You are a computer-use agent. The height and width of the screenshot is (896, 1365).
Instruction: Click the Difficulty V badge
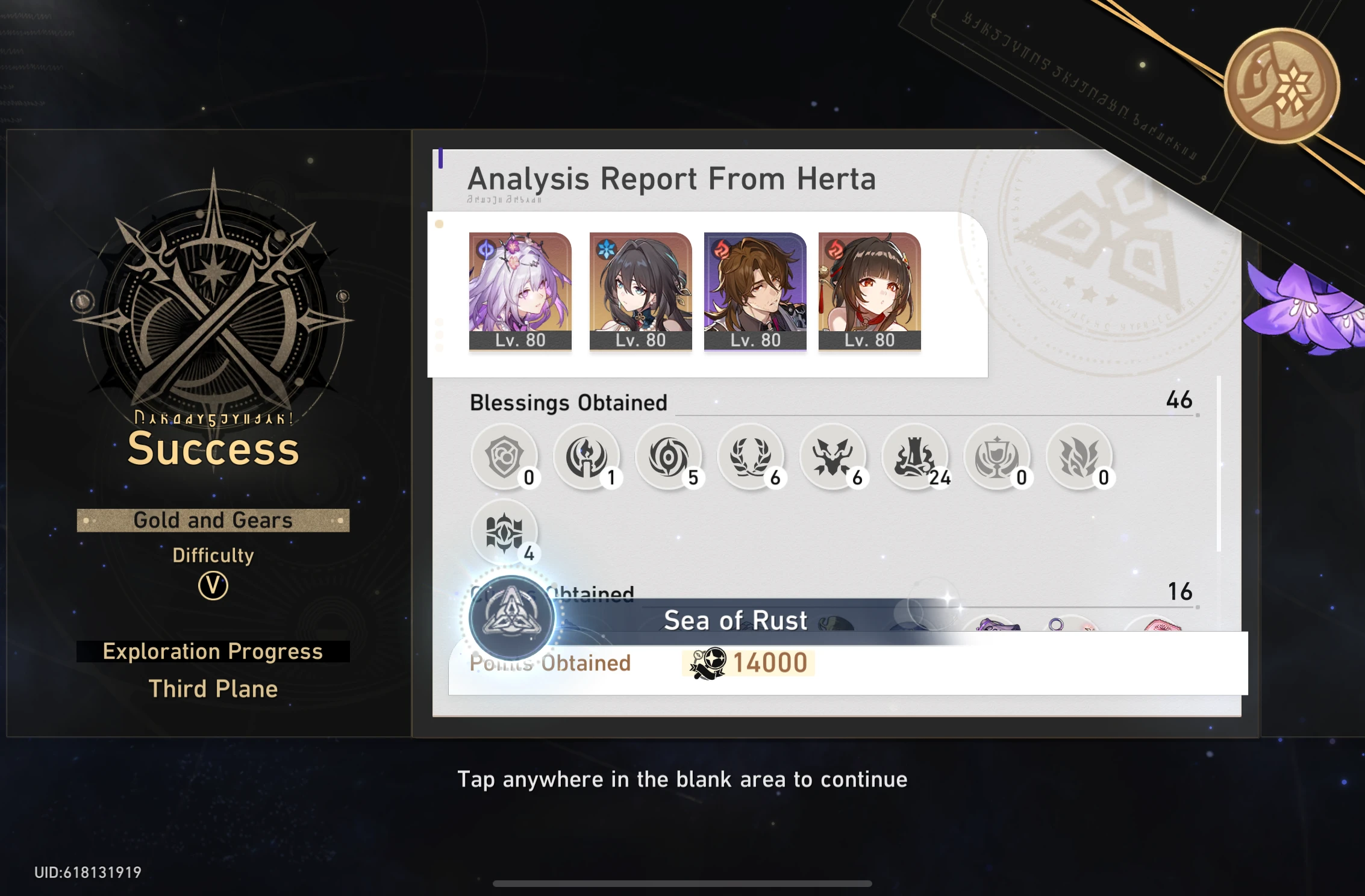pos(212,587)
